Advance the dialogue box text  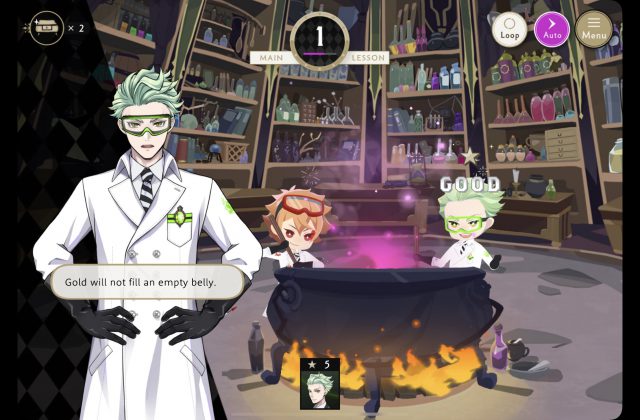tap(147, 282)
